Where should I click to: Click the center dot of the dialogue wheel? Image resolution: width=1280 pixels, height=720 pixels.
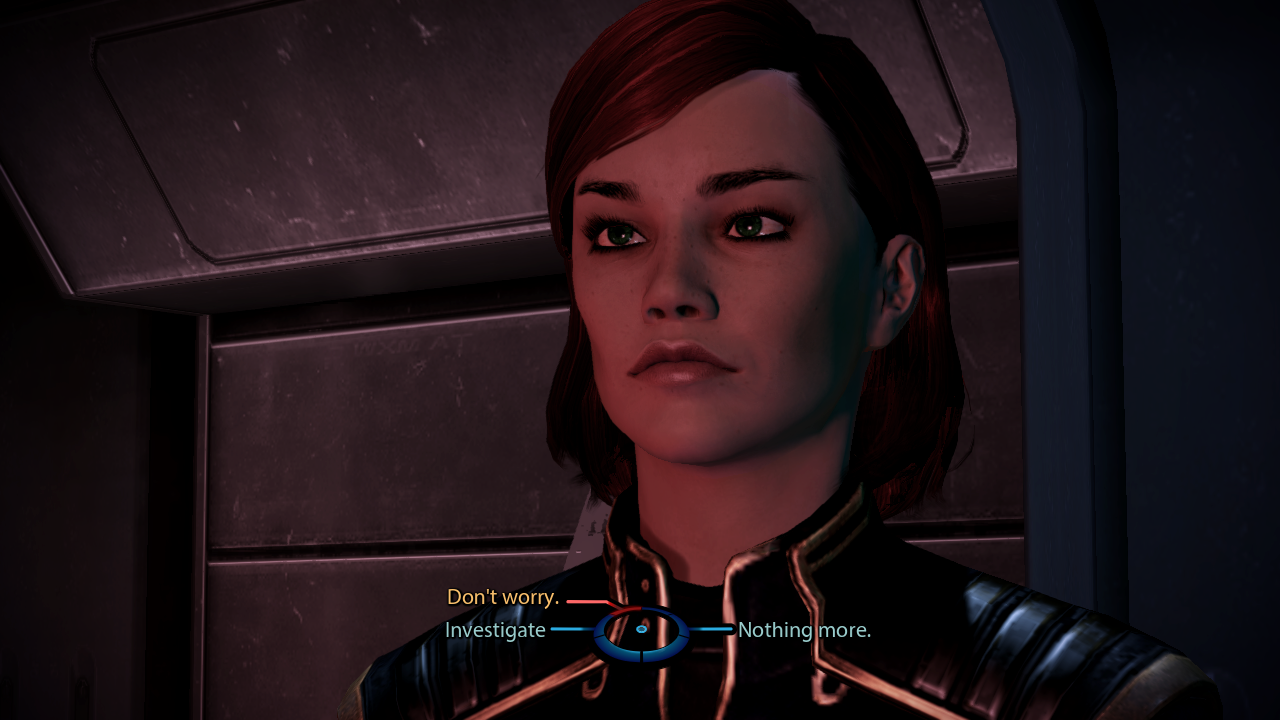(x=641, y=628)
